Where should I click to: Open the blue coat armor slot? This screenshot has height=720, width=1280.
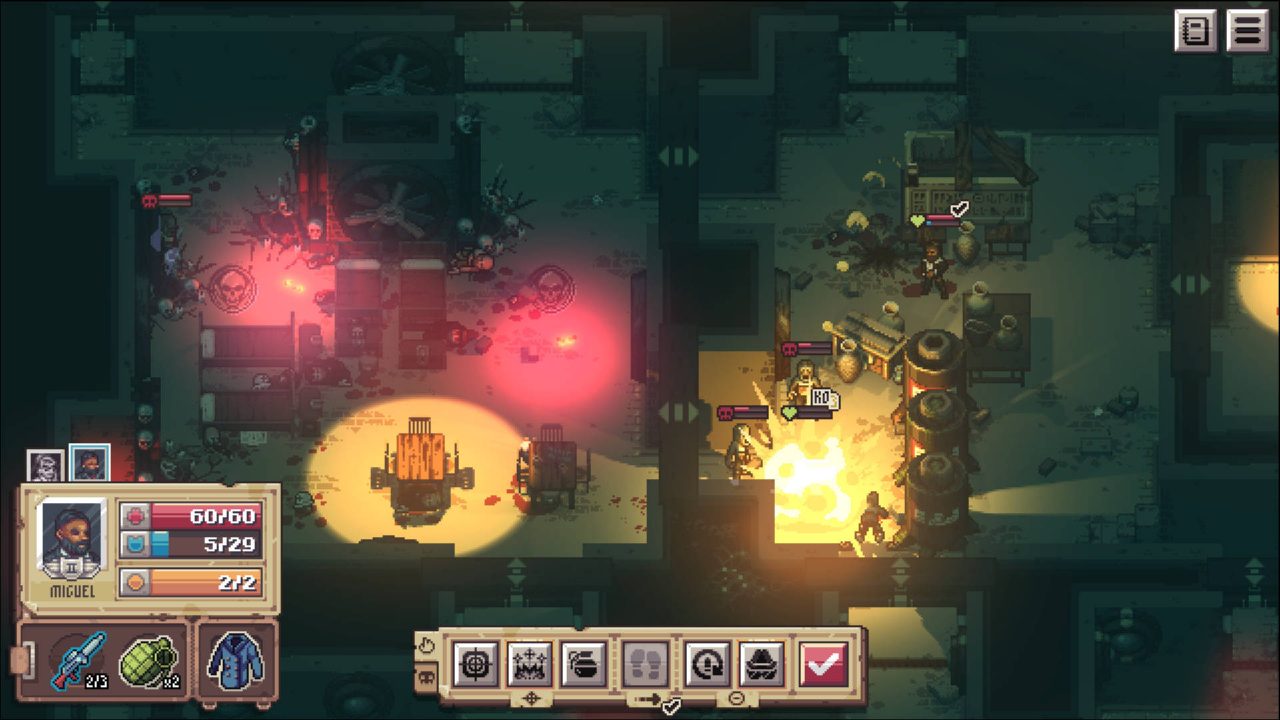[x=236, y=661]
